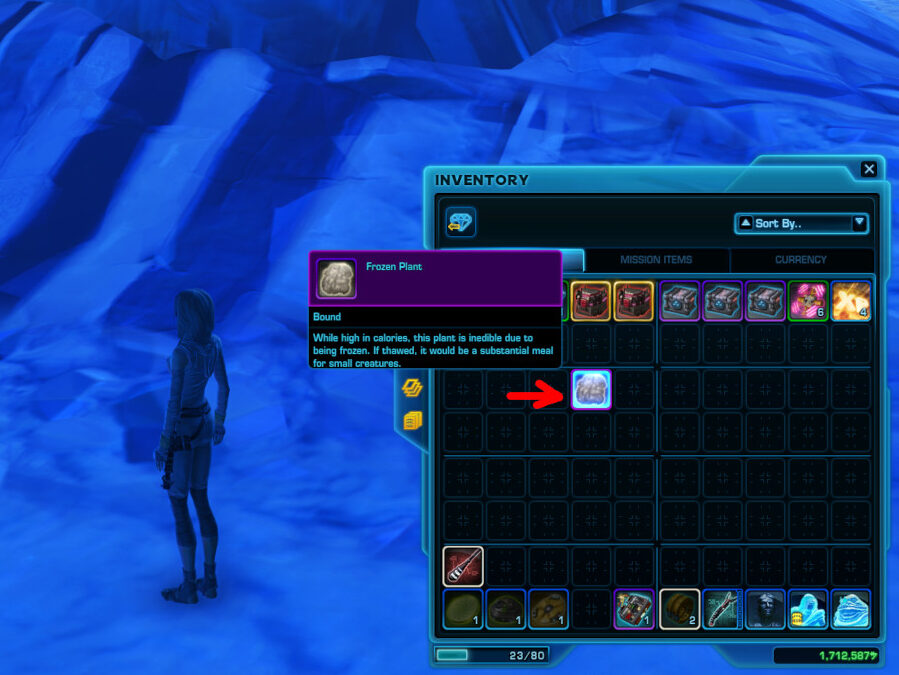
Task: Select the blue hologram figure with credits
Action: point(807,609)
